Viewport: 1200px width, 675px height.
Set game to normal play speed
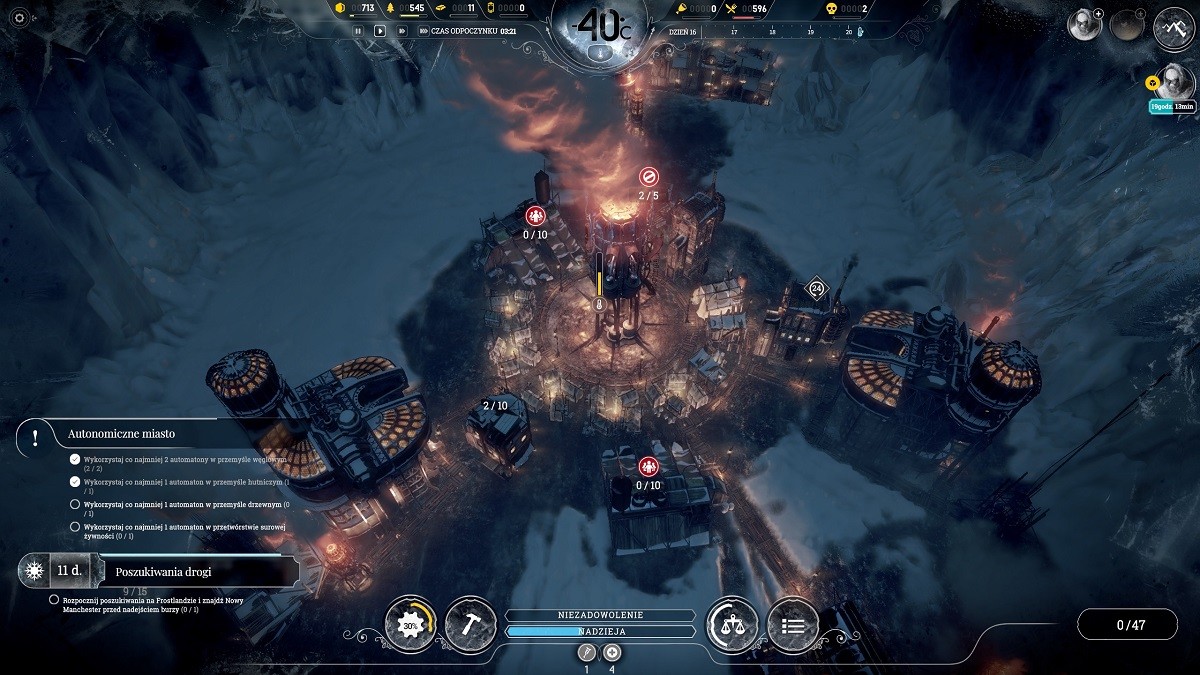coord(380,31)
